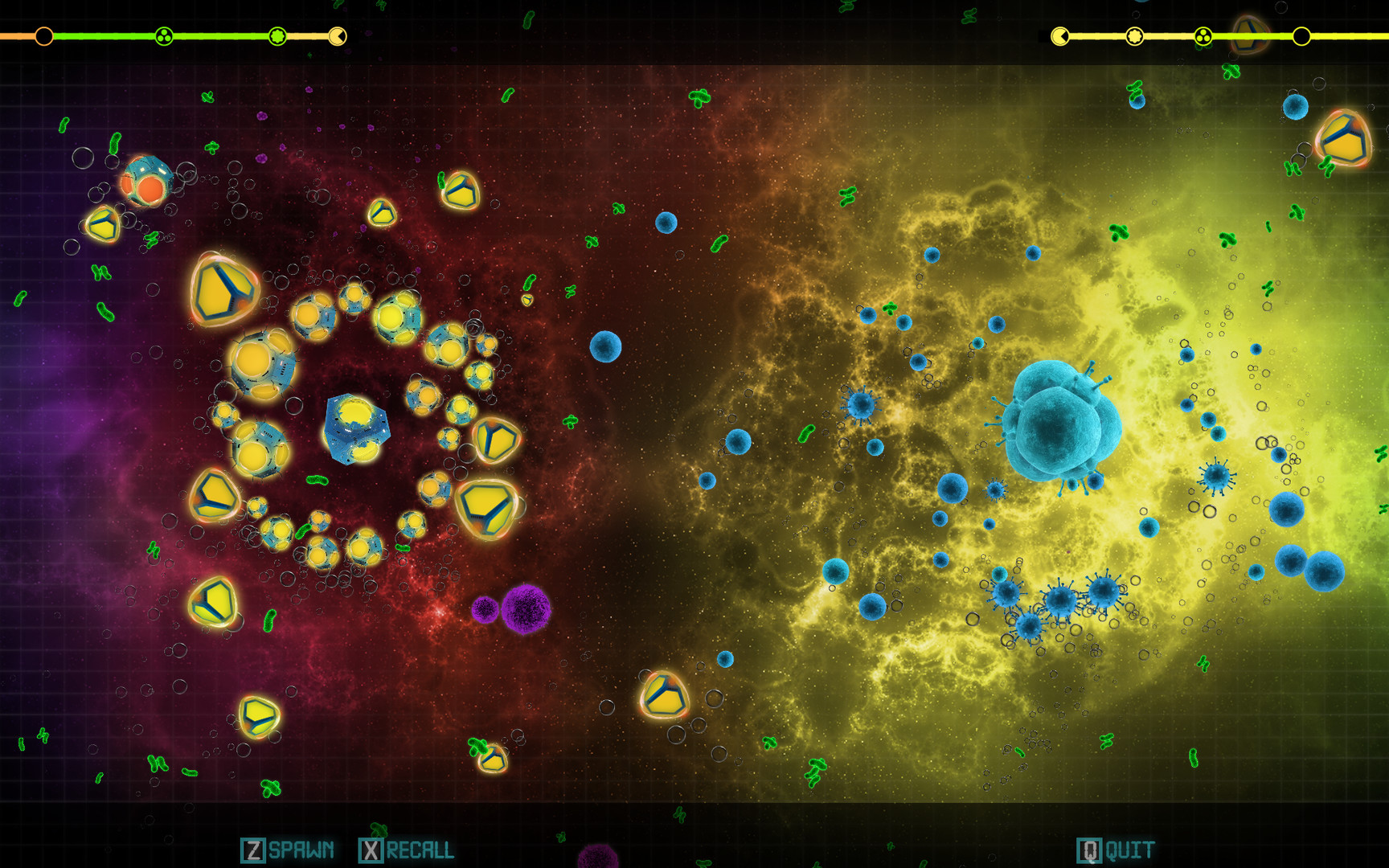
Task: Click the empty circle node on the yellow bar
Action: pos(1301,35)
